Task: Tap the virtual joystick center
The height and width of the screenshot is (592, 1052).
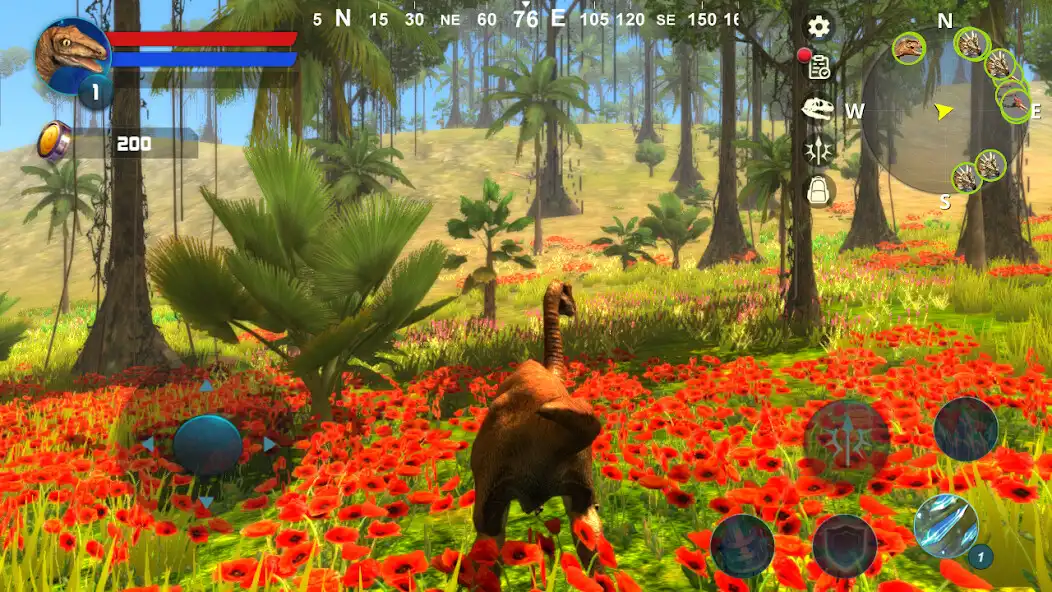Action: tap(207, 444)
